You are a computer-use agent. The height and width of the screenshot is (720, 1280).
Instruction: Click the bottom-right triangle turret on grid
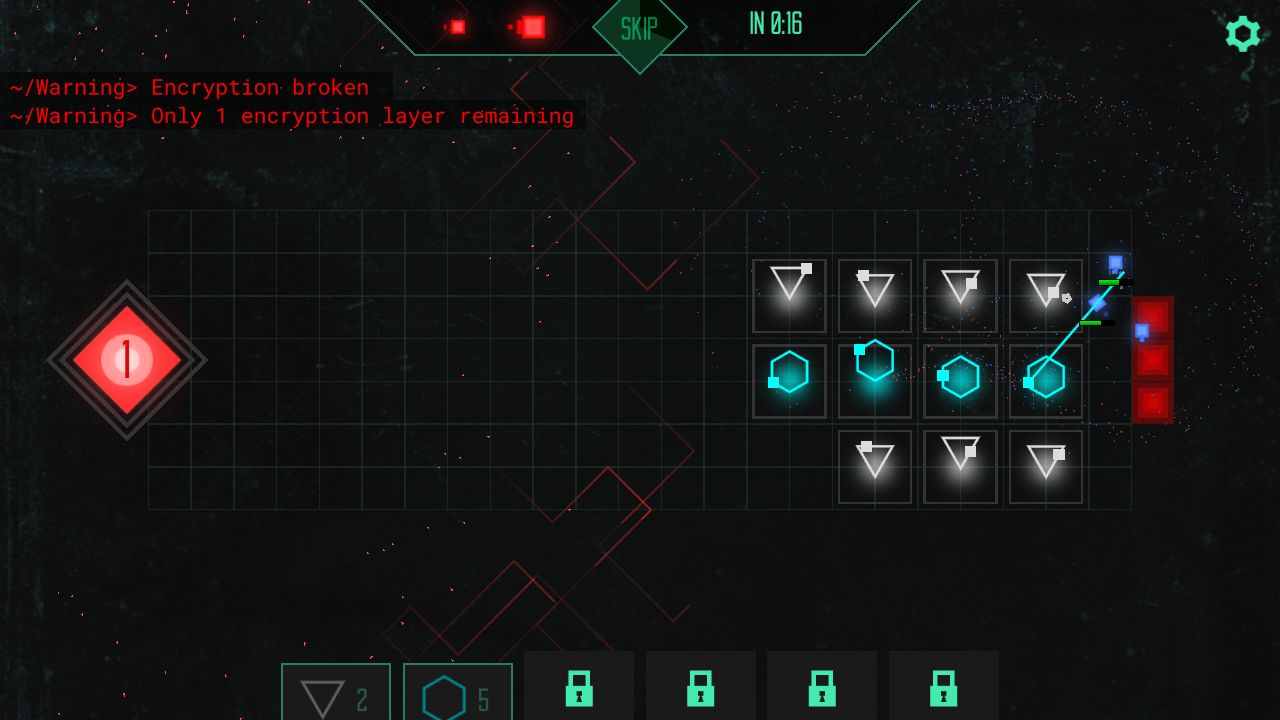point(1045,466)
